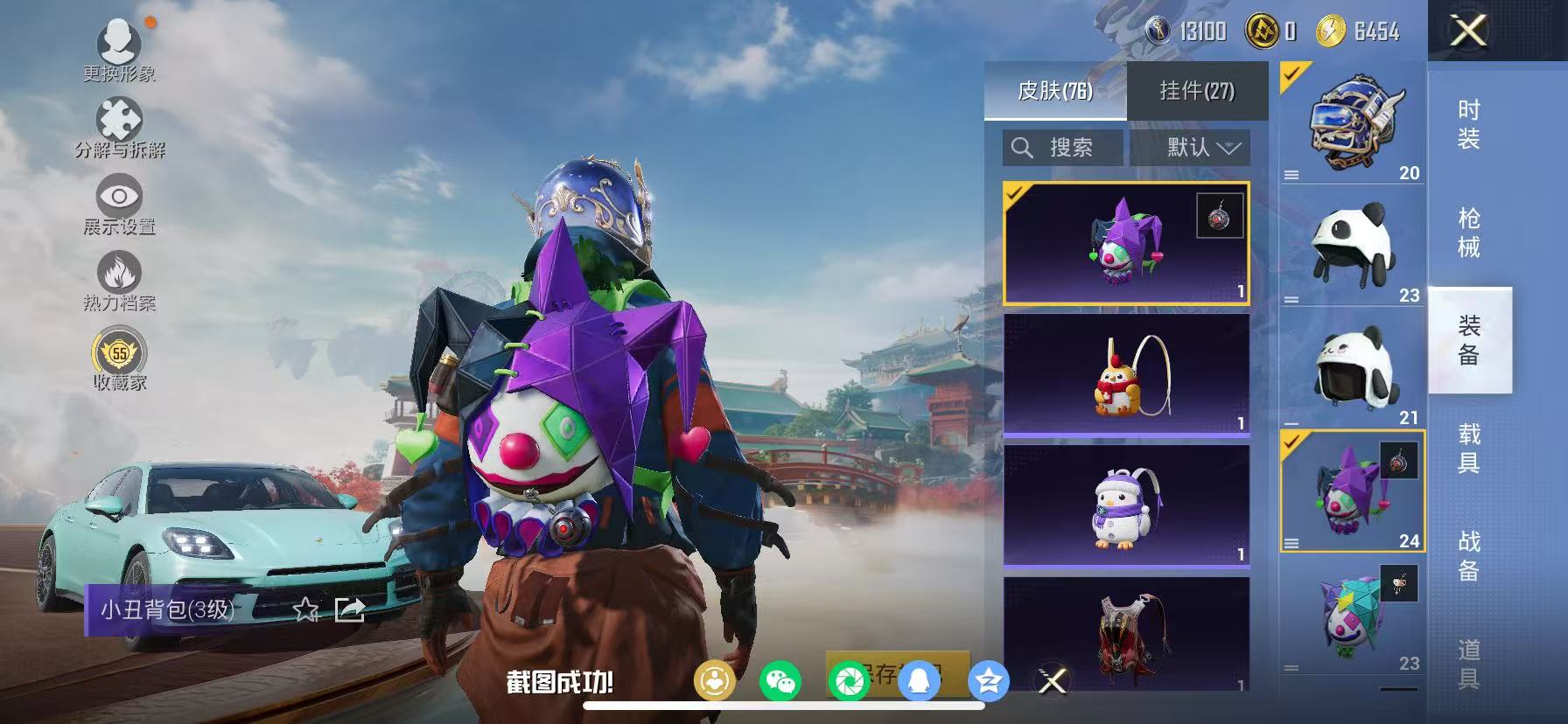Select the 分解与拆解 dismantle icon
Screen dimensions: 1568x724
coord(121,118)
